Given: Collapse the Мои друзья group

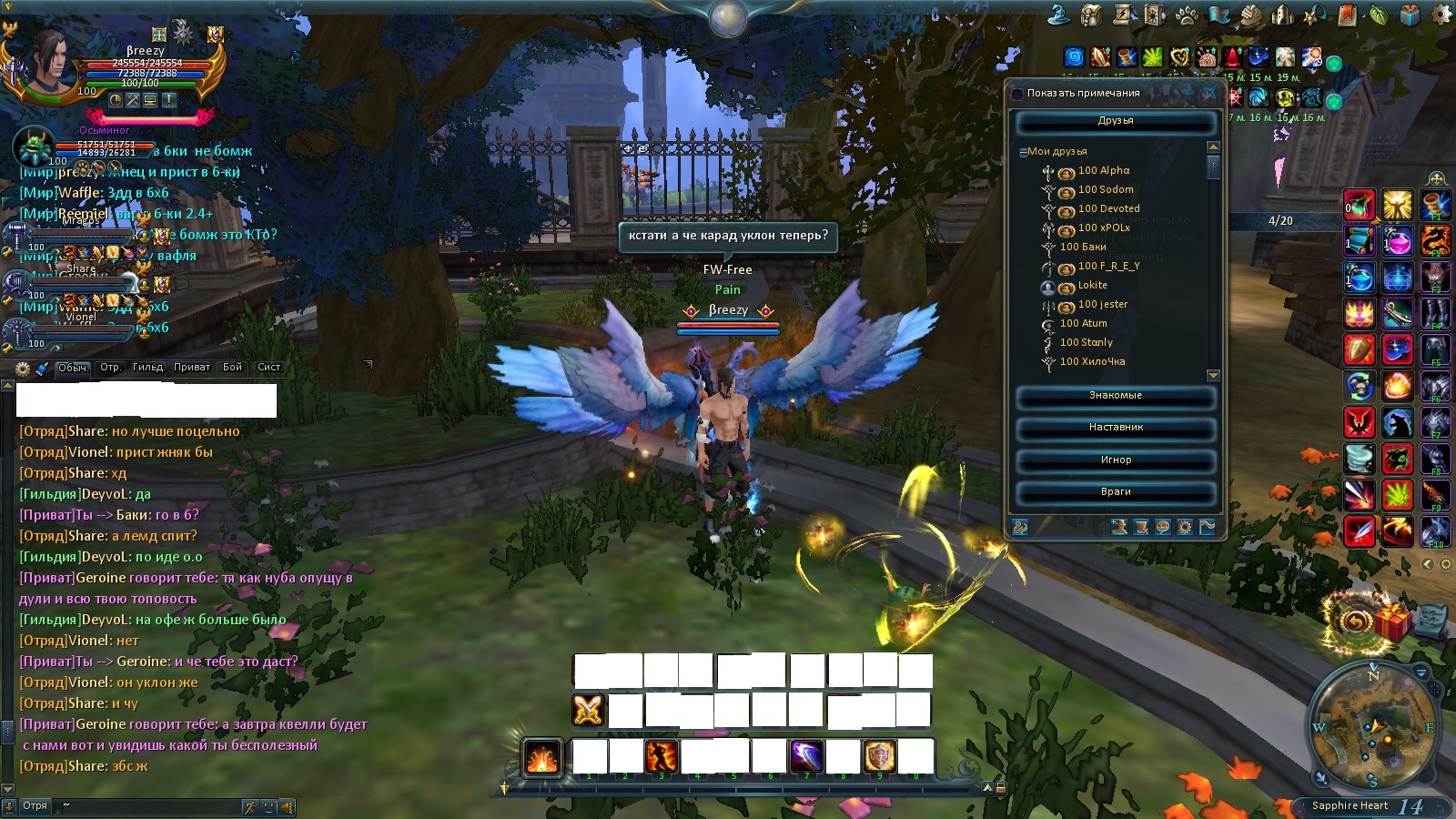Looking at the screenshot, I should pos(1024,152).
